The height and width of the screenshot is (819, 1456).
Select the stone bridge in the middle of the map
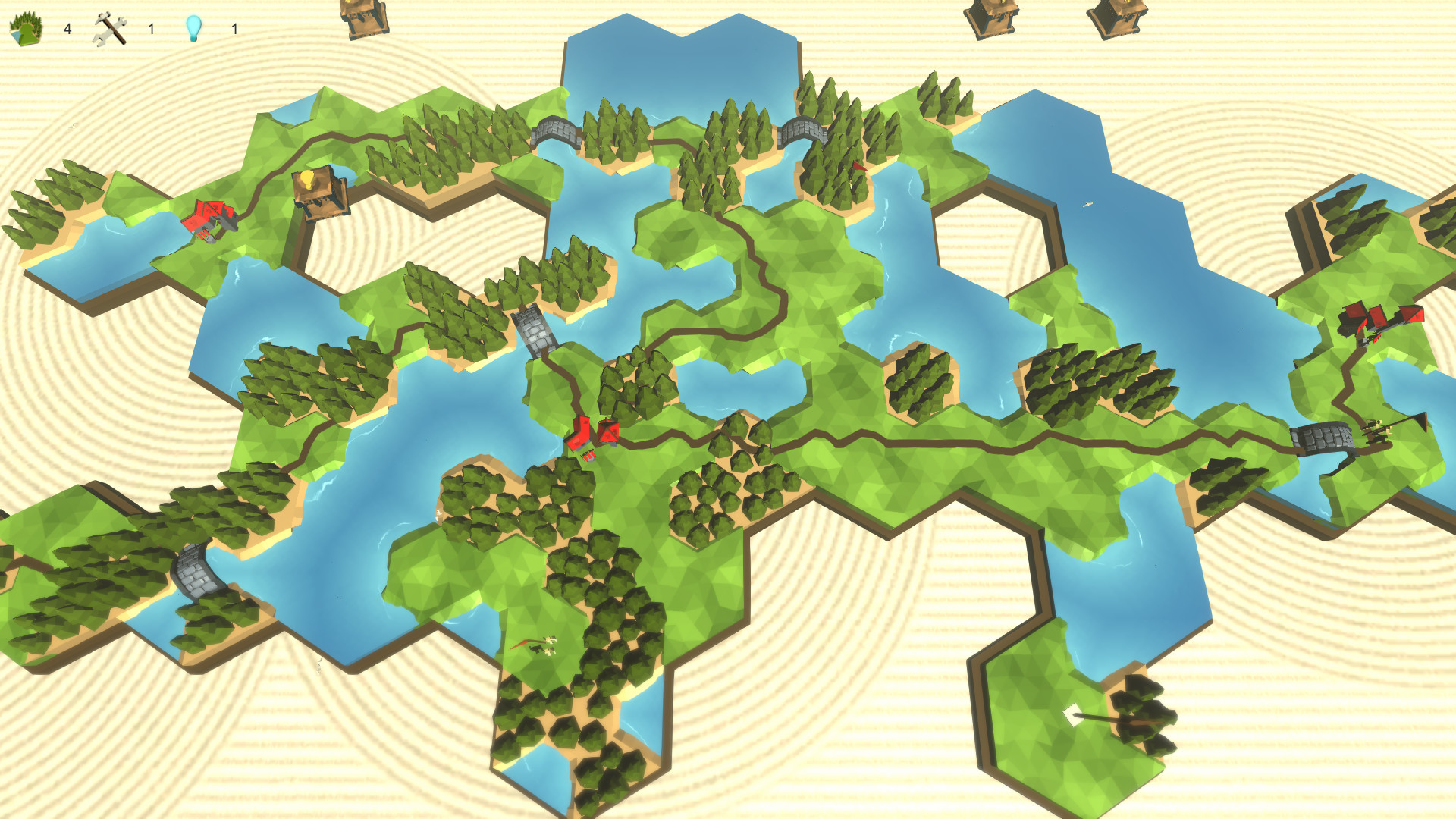coord(535,330)
